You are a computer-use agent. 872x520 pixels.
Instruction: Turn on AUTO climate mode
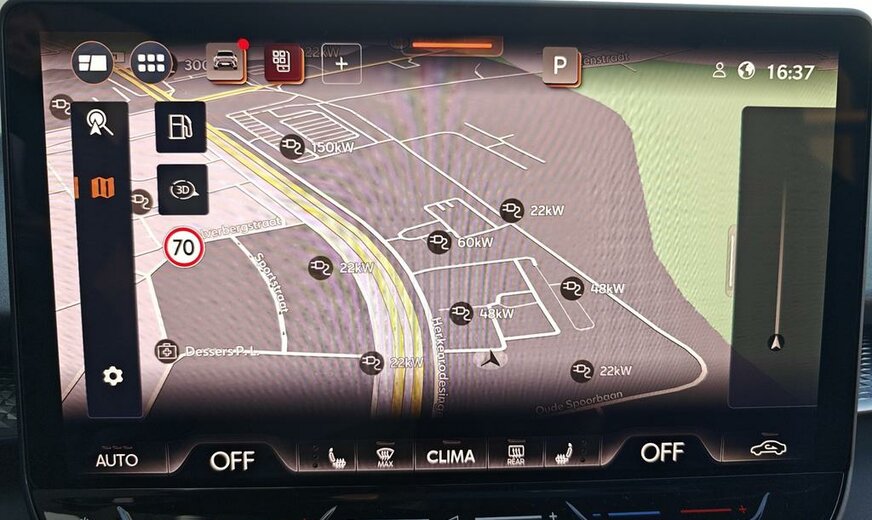tap(116, 460)
